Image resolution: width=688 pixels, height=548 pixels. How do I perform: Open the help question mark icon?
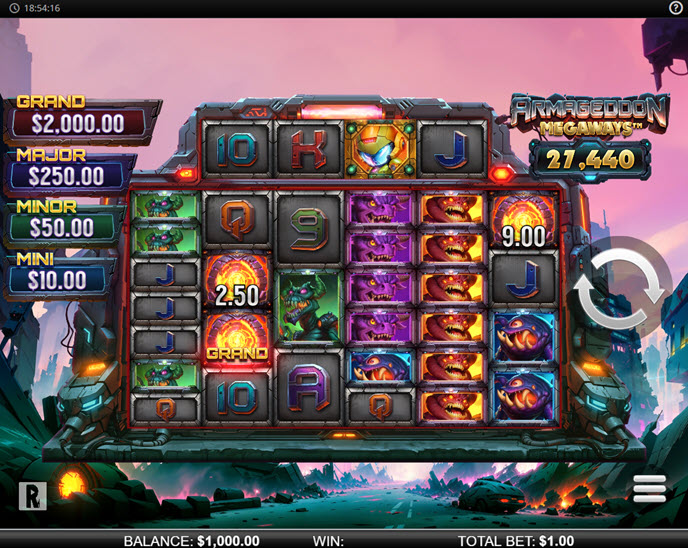pyautogui.click(x=676, y=8)
